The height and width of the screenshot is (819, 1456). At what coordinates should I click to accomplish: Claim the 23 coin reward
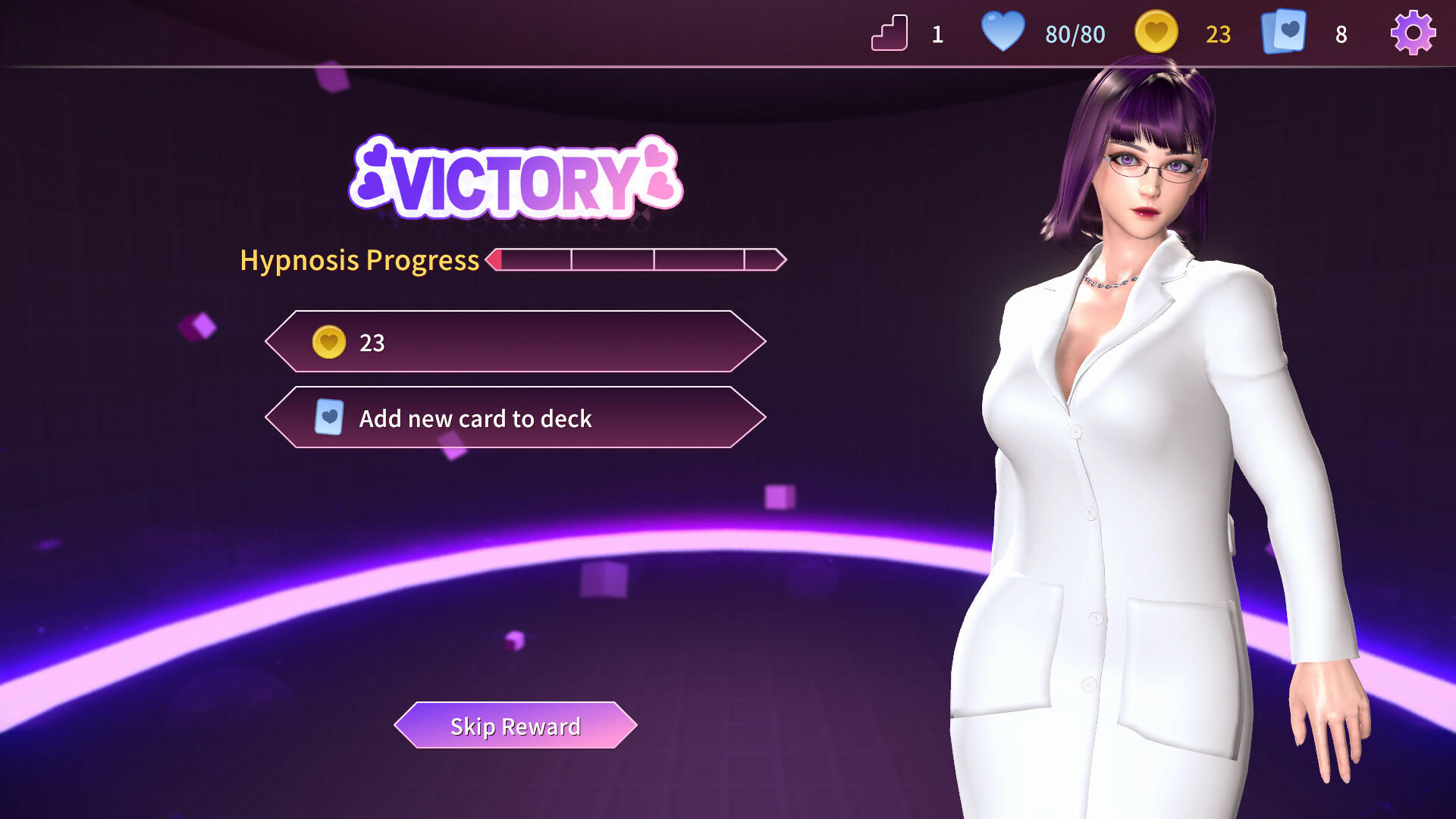[514, 342]
